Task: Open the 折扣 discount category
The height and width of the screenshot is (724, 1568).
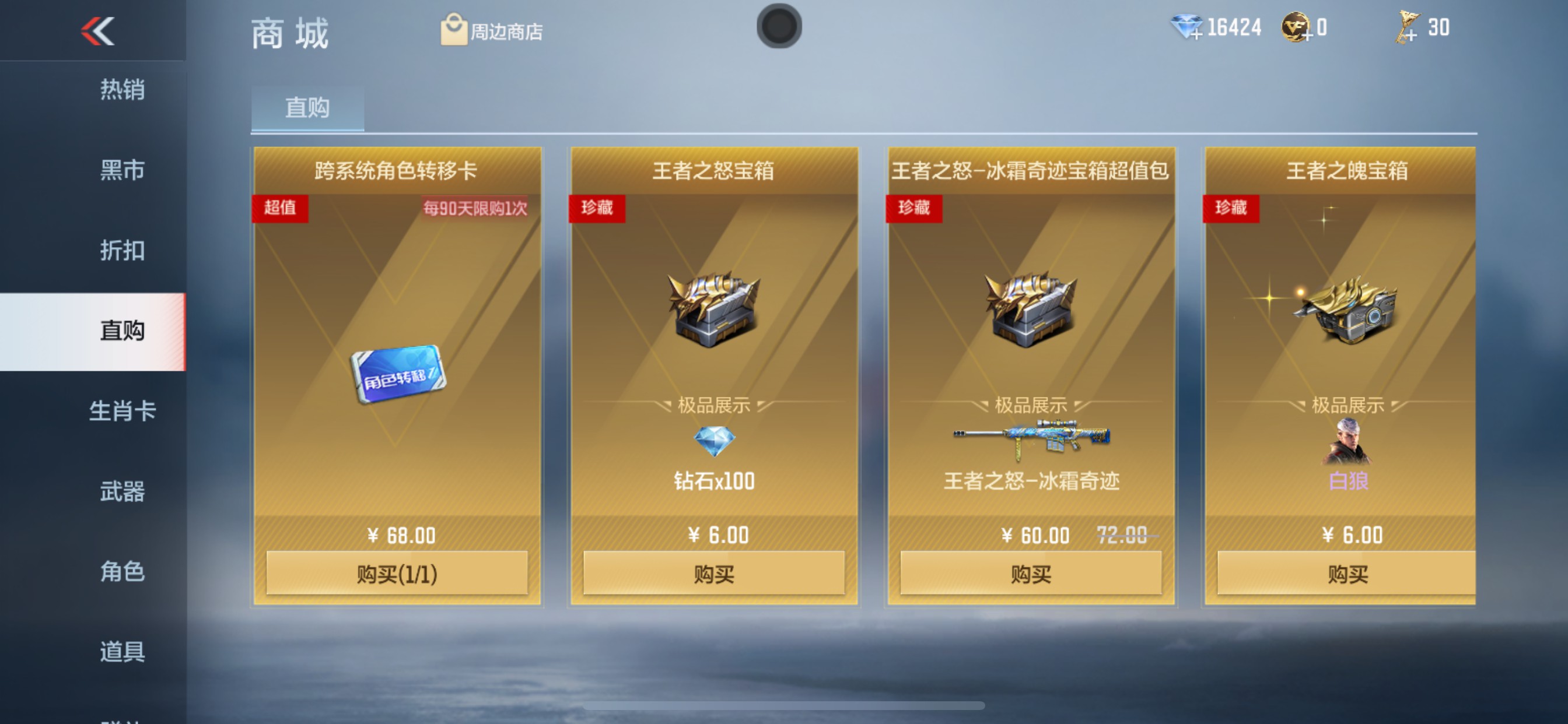Action: (122, 251)
